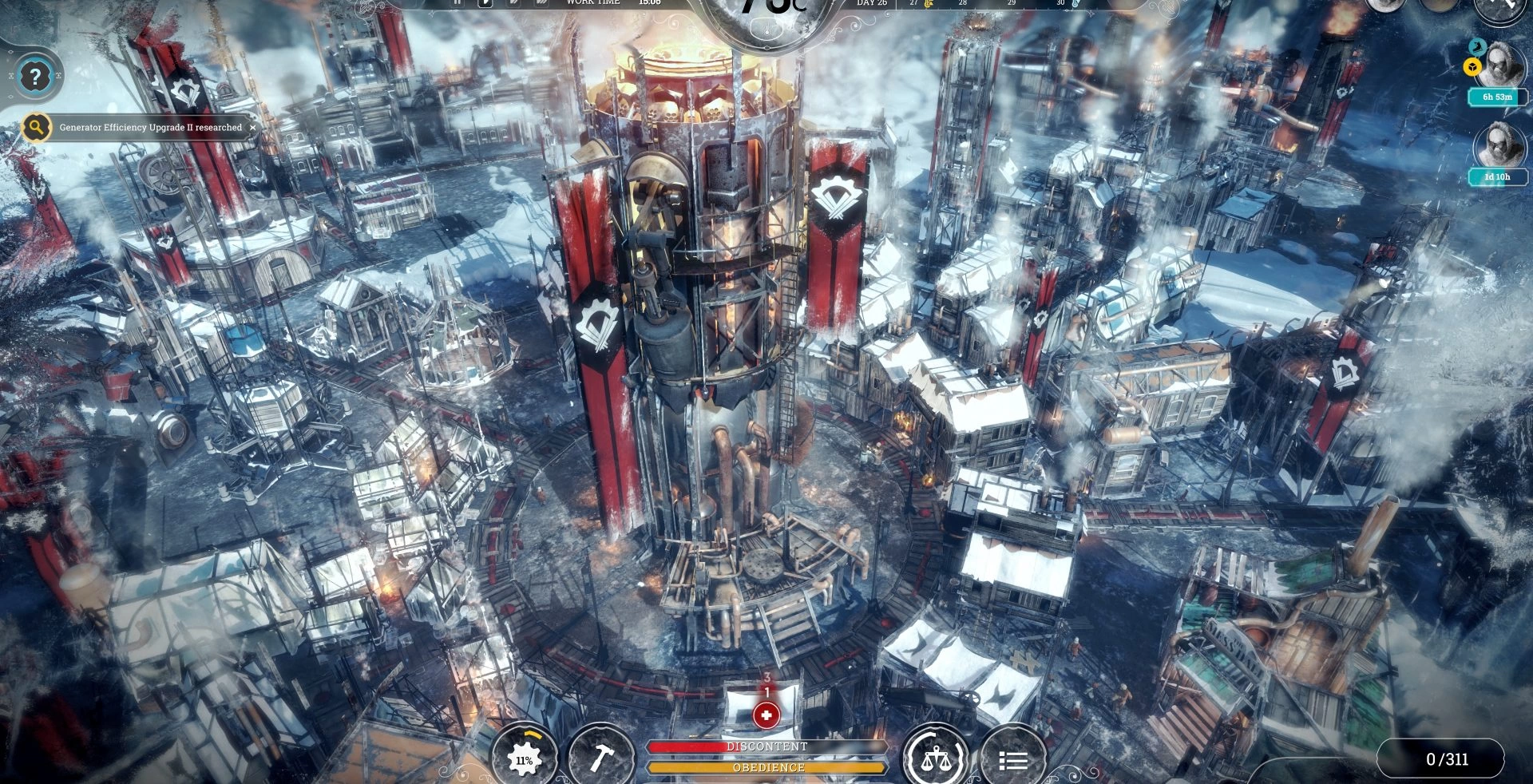The image size is (1533, 784).
Task: Dismiss the research notification with the X
Action: point(253,128)
